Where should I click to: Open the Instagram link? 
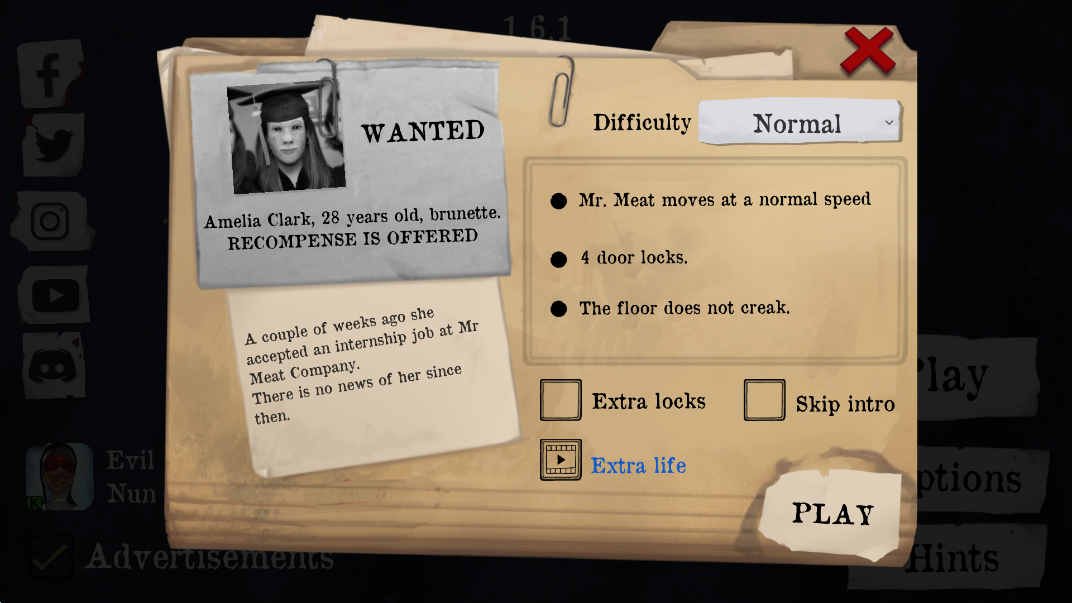pyautogui.click(x=50, y=221)
